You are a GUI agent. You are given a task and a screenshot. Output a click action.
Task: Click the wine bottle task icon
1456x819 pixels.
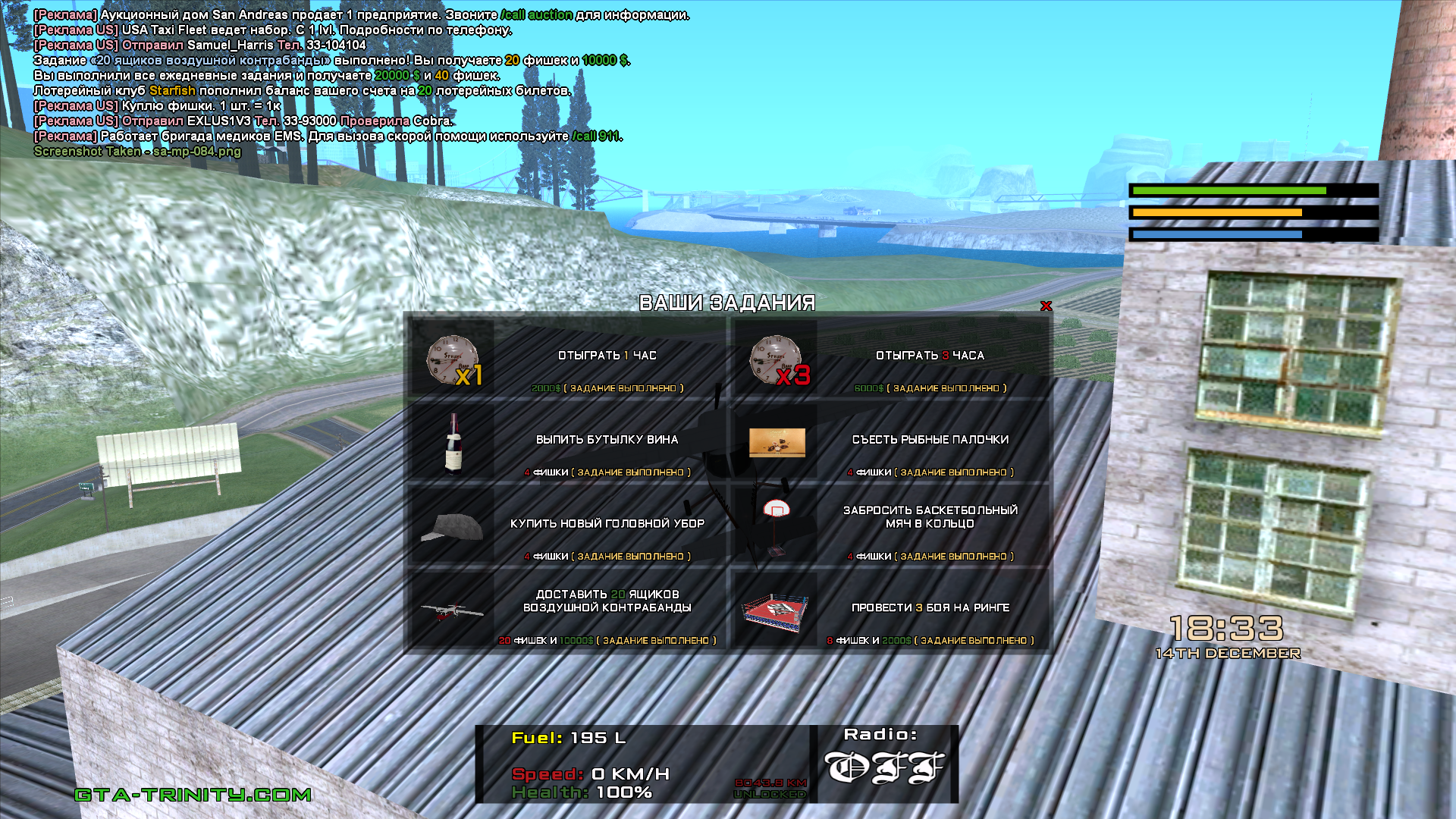[453, 442]
